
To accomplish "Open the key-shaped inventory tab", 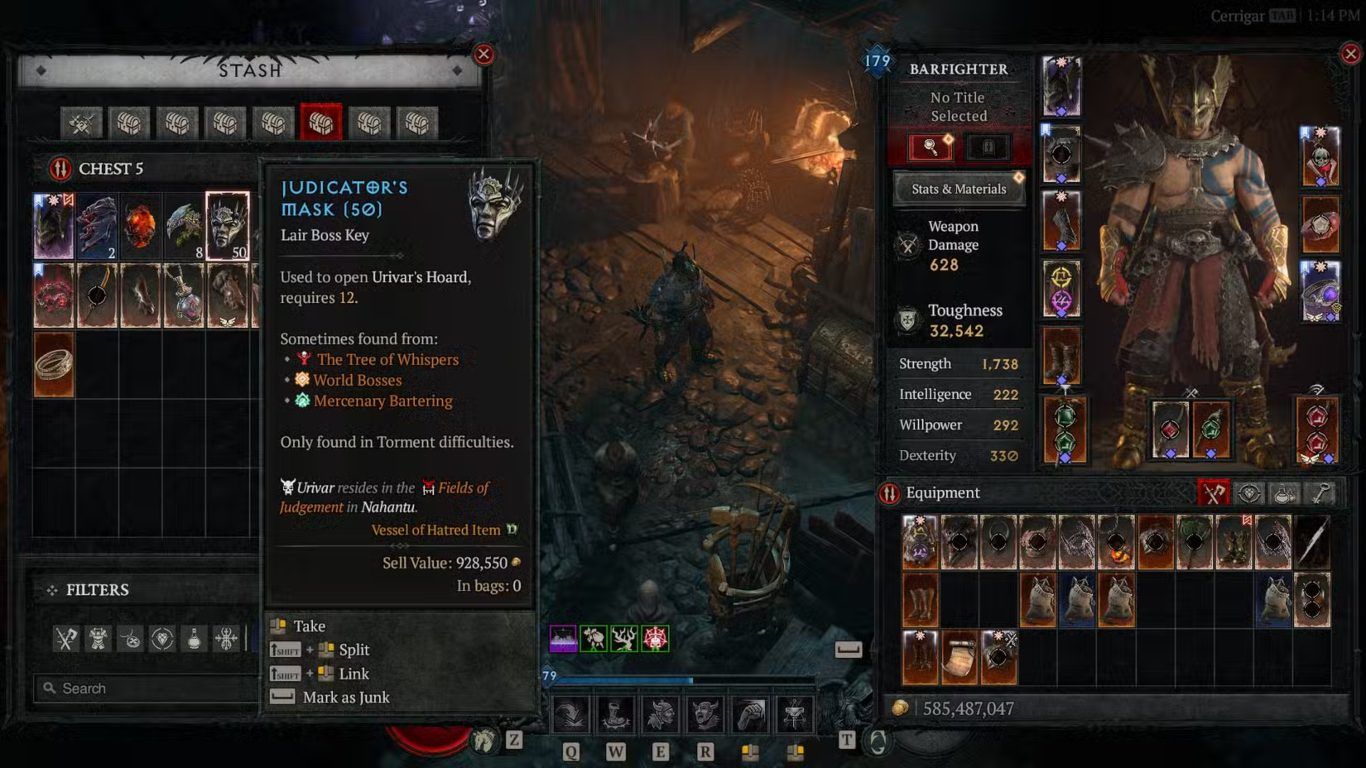I will pyautogui.click(x=1320, y=493).
